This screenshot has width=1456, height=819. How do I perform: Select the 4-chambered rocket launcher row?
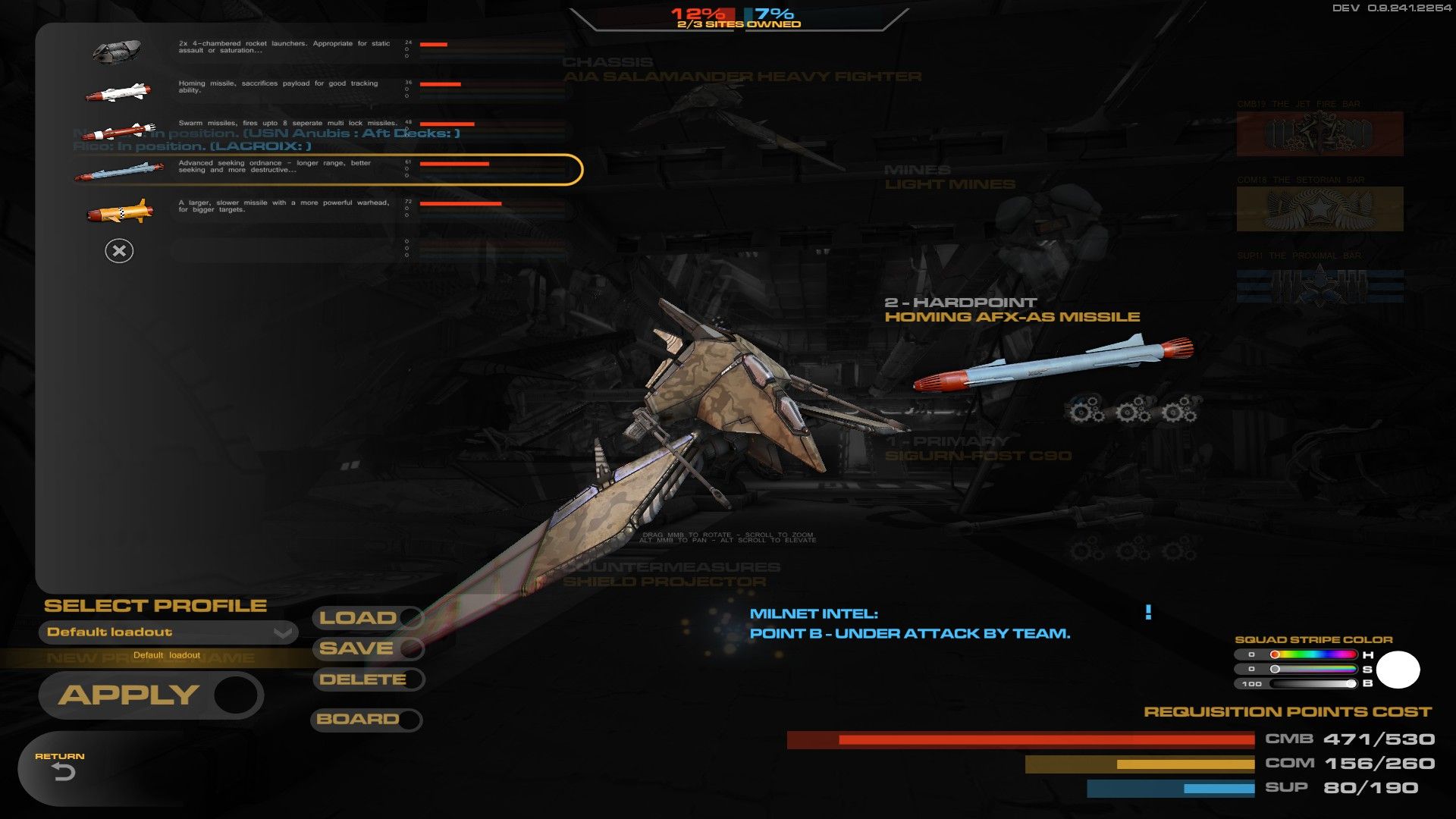pyautogui.click(x=303, y=49)
